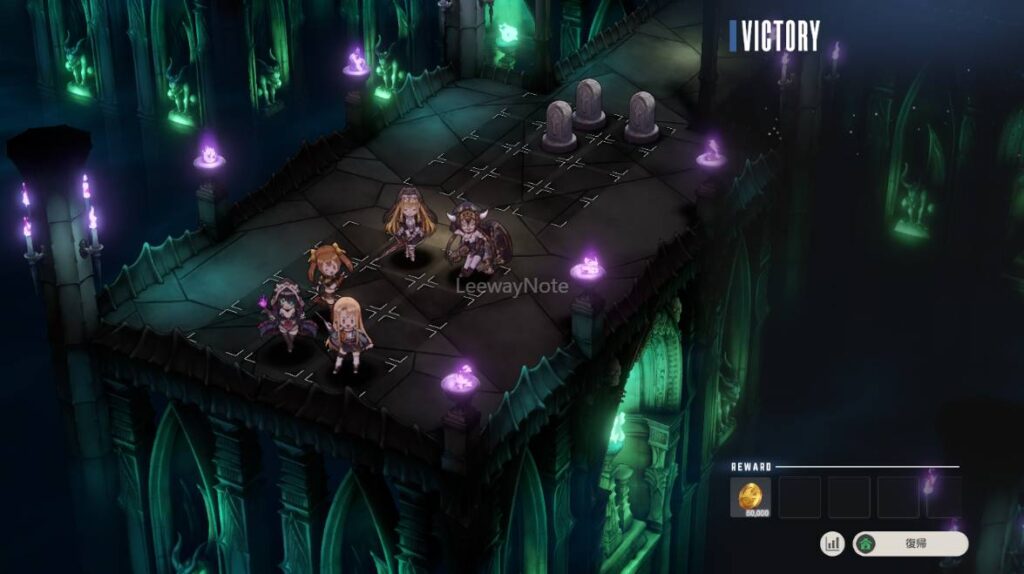The image size is (1024, 574).
Task: Open the battle statistics chart button
Action: (x=832, y=544)
